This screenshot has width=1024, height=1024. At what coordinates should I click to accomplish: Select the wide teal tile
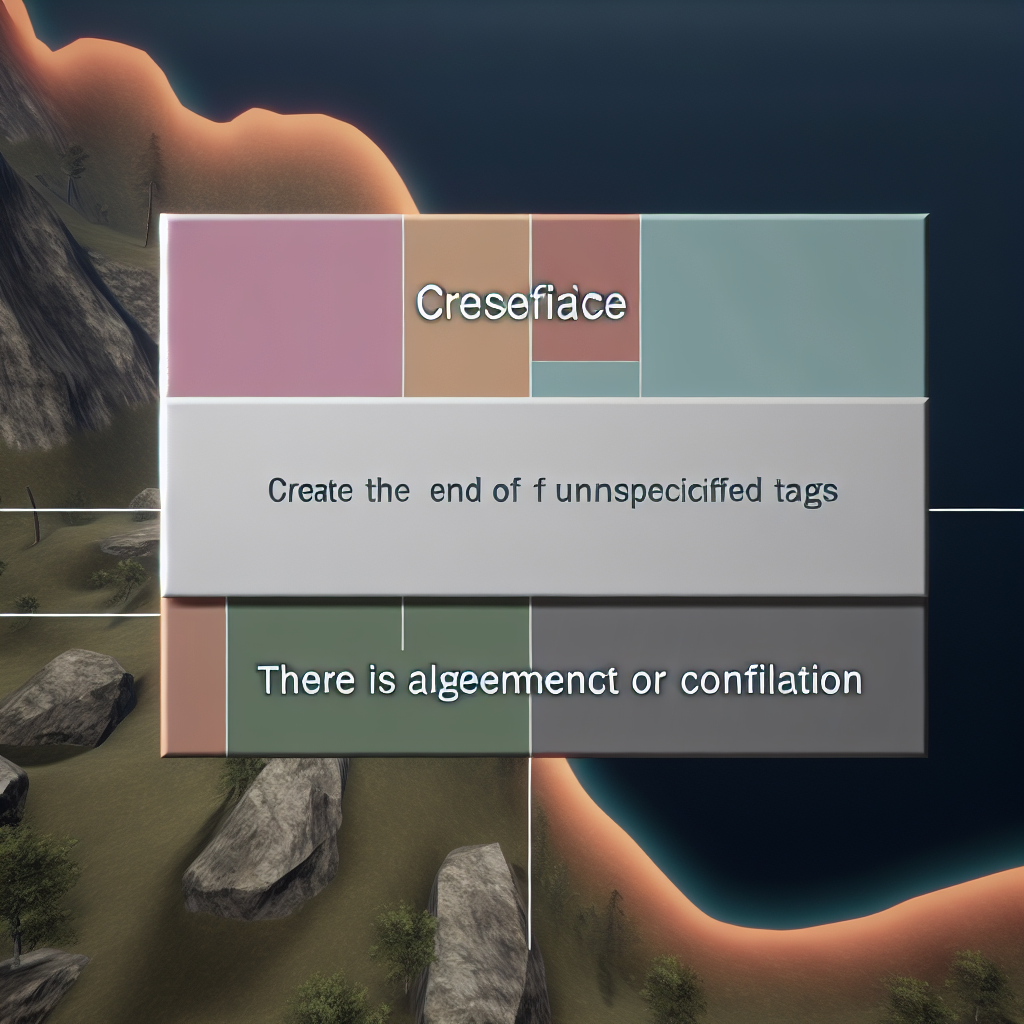point(782,307)
